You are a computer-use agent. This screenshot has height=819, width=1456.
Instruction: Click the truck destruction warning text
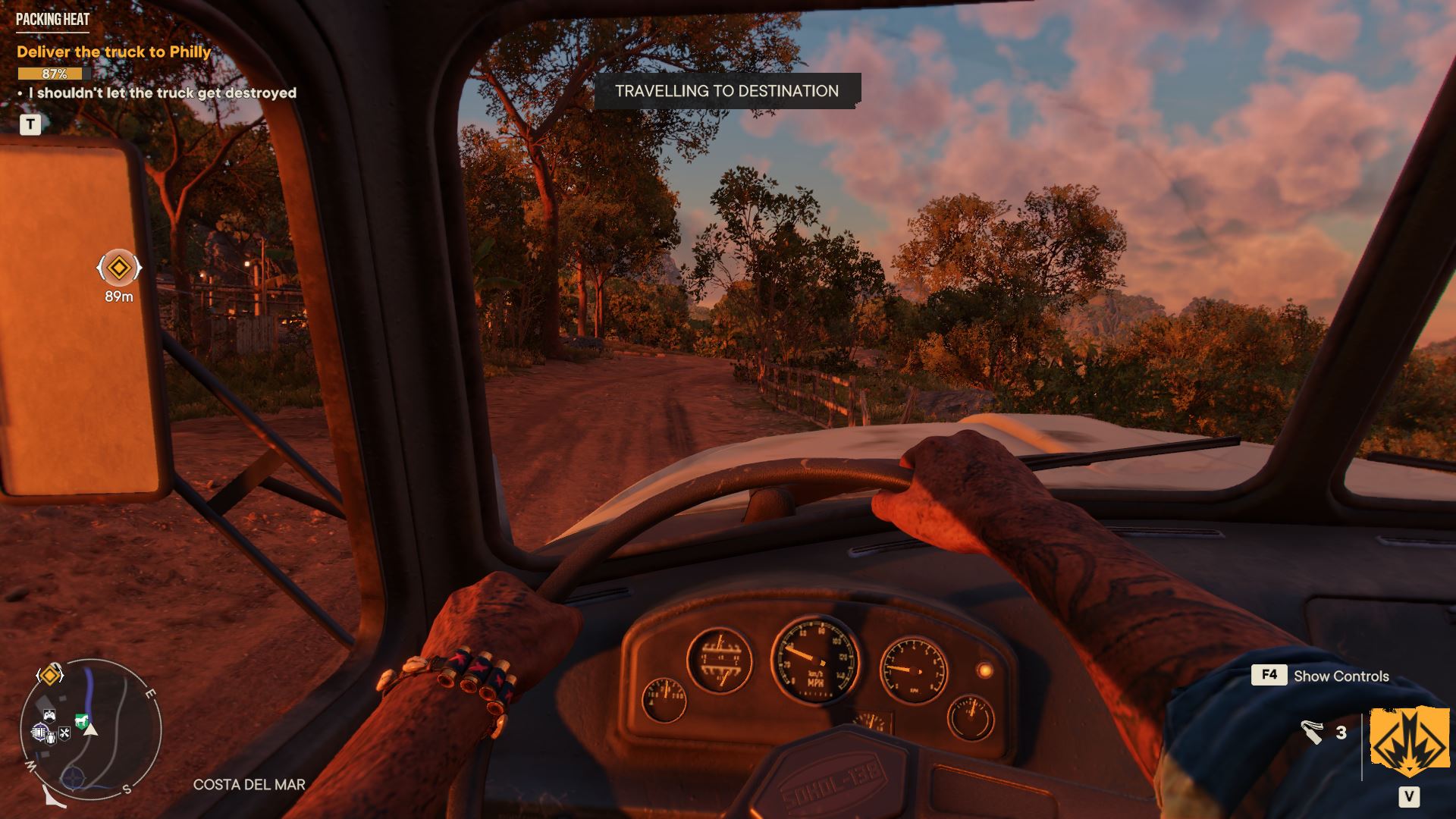click(x=161, y=94)
